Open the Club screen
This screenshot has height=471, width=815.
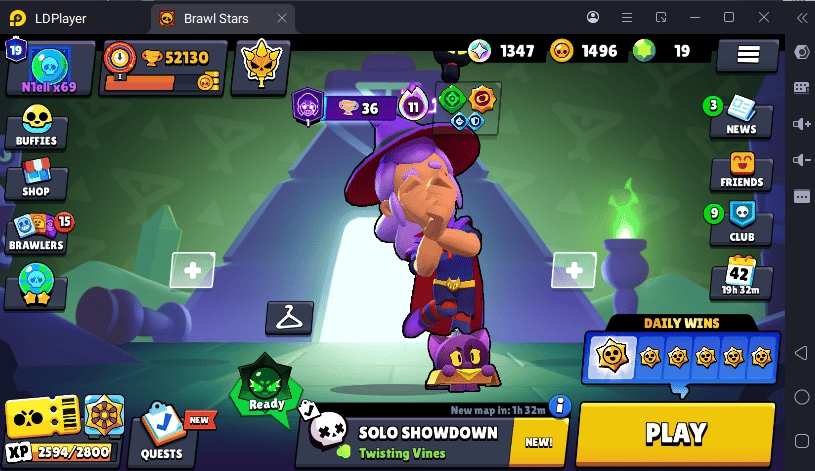(x=741, y=222)
